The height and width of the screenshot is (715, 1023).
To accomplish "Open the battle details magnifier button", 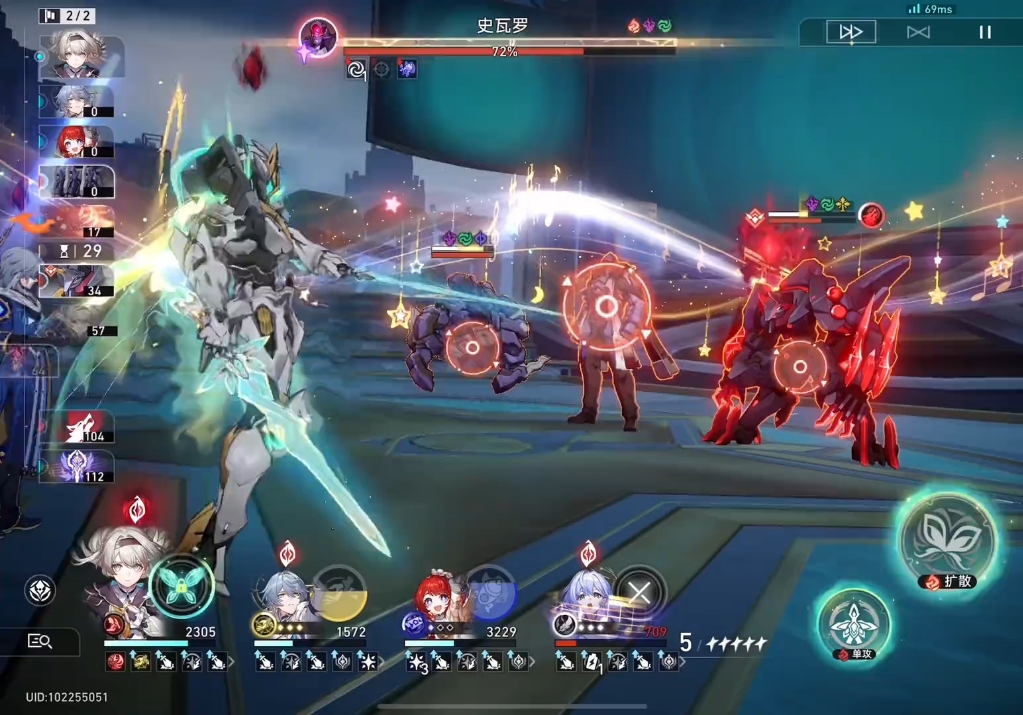I will pos(40,642).
